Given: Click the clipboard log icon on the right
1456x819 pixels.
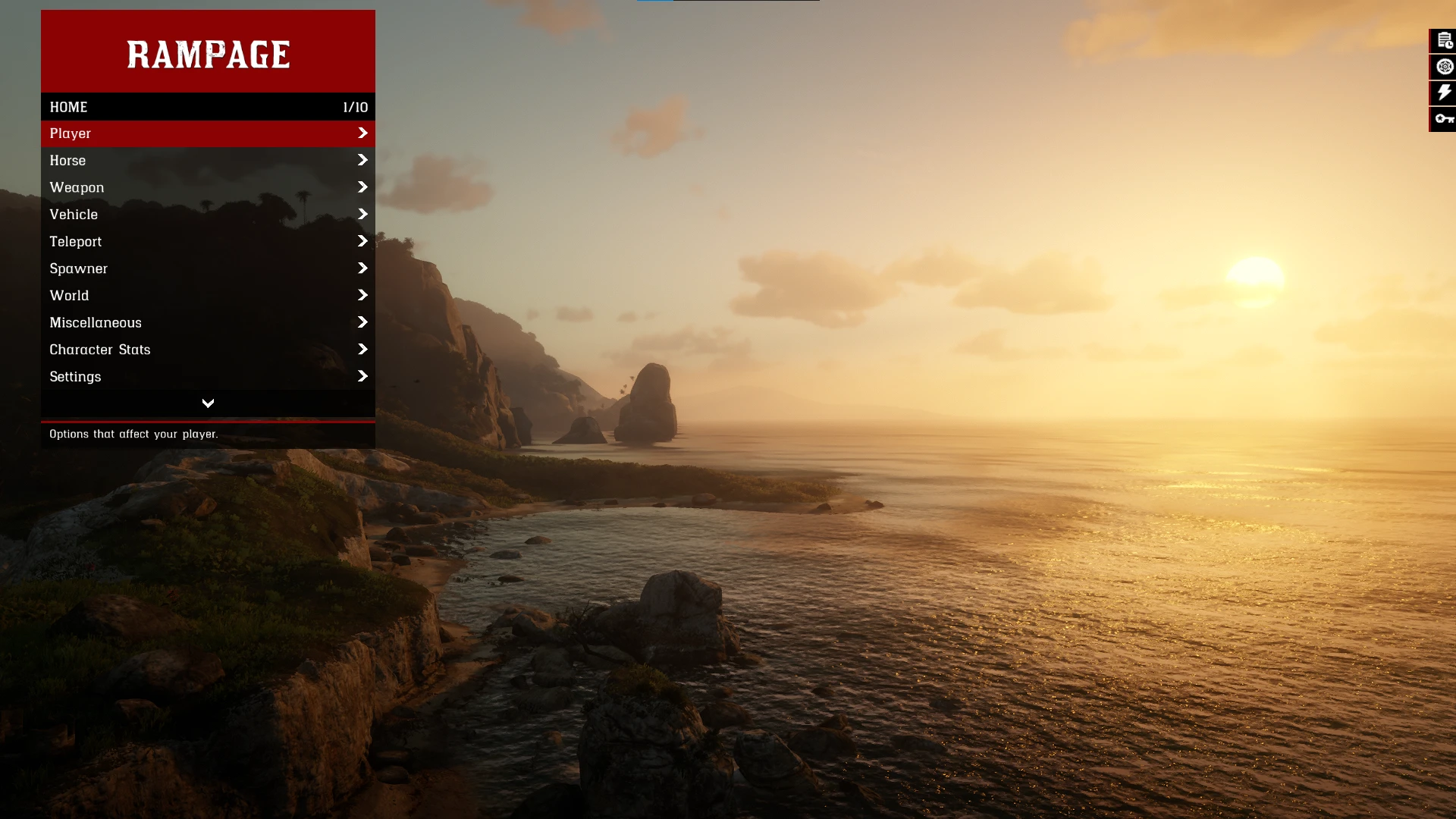Looking at the screenshot, I should tap(1443, 40).
